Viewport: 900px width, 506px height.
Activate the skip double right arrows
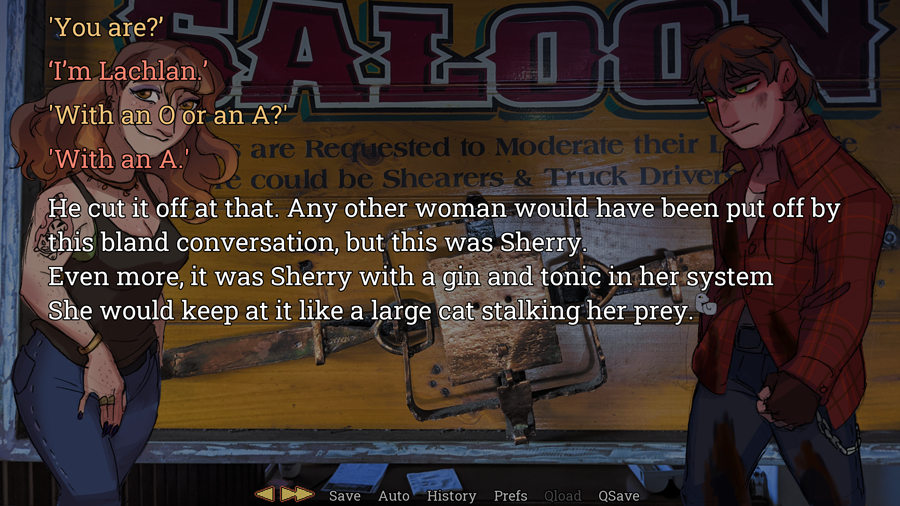point(297,494)
